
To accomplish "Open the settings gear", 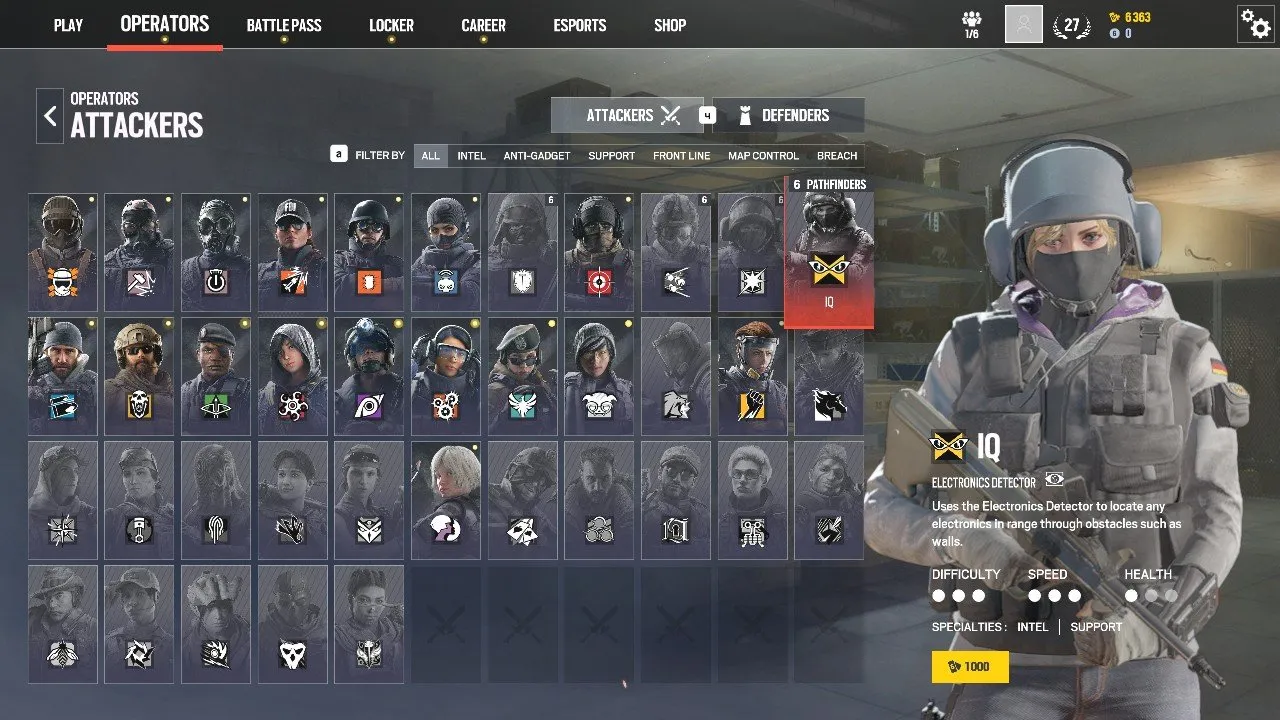I will tap(1256, 25).
